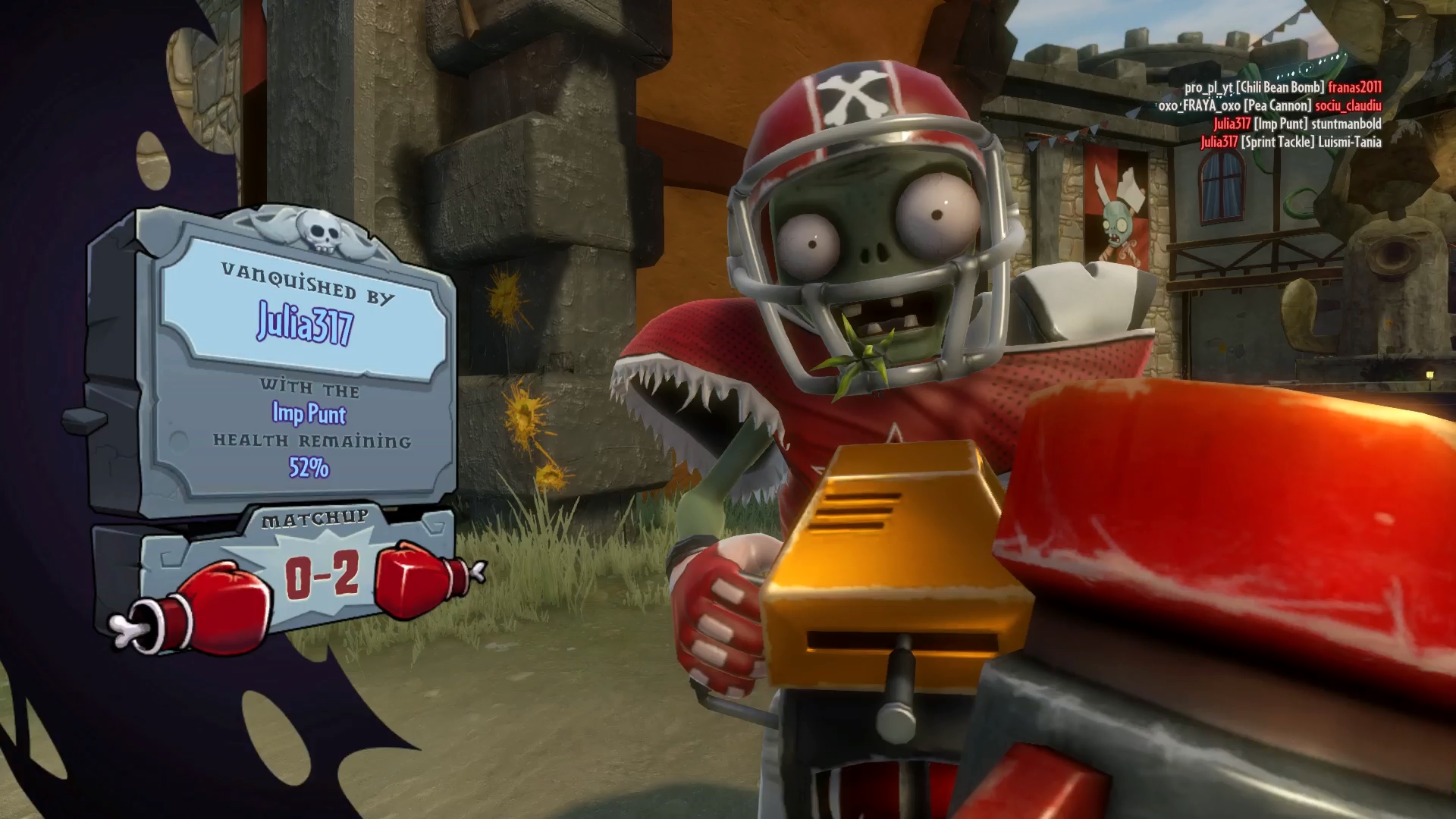Select the oxo_FRAYA_oxo Pea Cannon feed entry
Screen dimensions: 1456x819
(1269, 105)
